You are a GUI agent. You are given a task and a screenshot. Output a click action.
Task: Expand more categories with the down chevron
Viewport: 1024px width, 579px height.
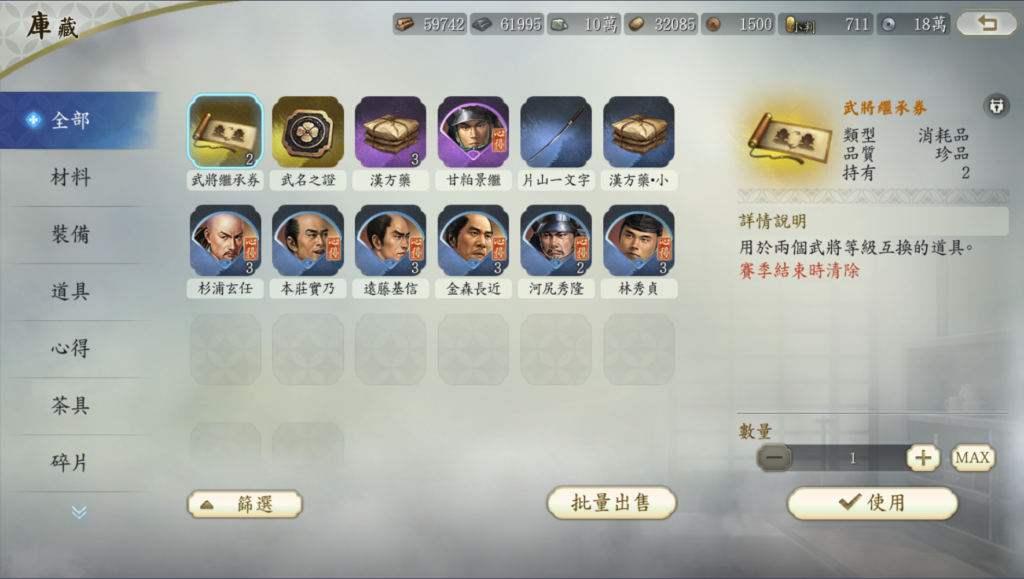(79, 512)
